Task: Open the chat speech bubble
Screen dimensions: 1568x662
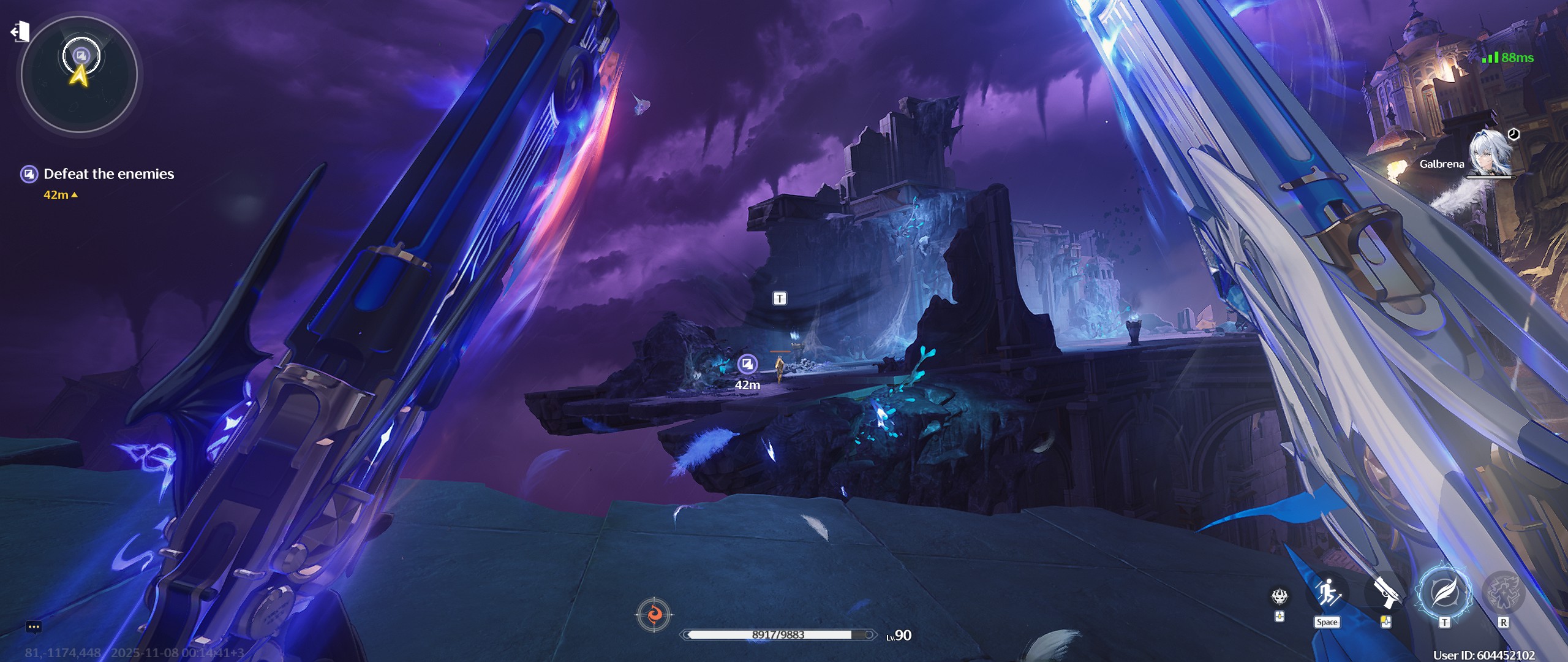Action: [x=34, y=626]
